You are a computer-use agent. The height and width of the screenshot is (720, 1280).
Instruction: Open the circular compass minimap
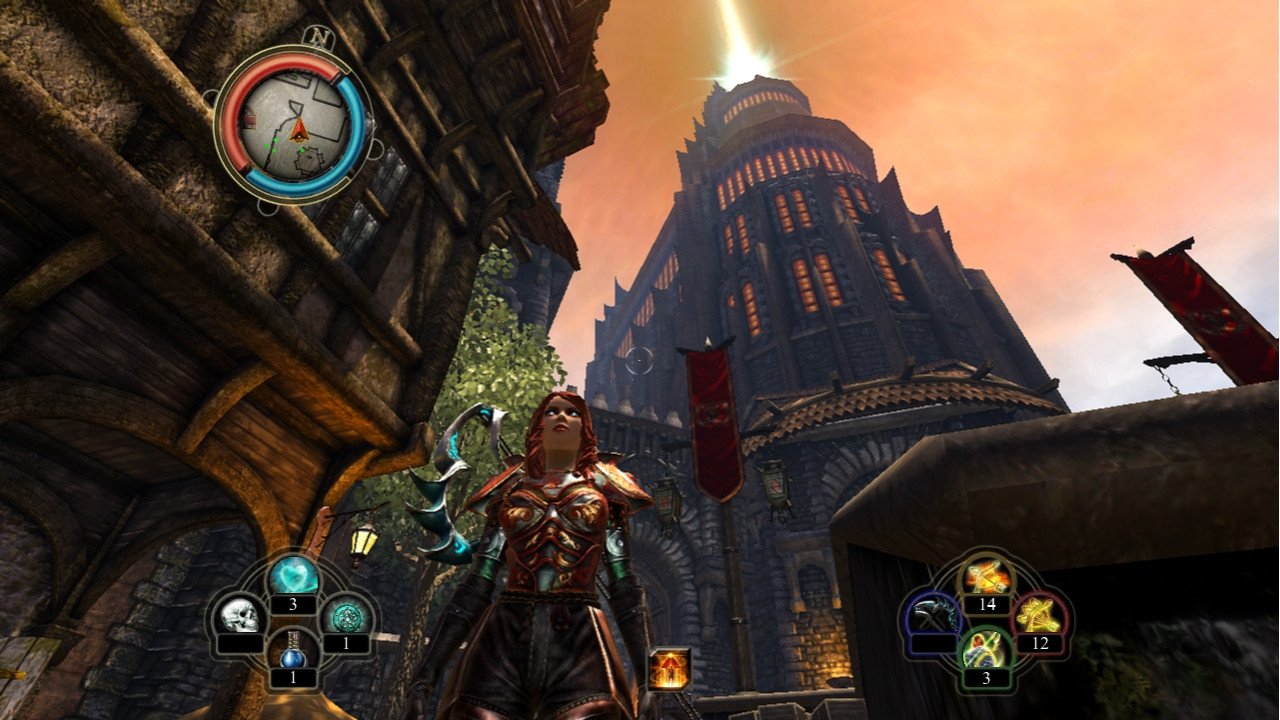pyautogui.click(x=293, y=126)
